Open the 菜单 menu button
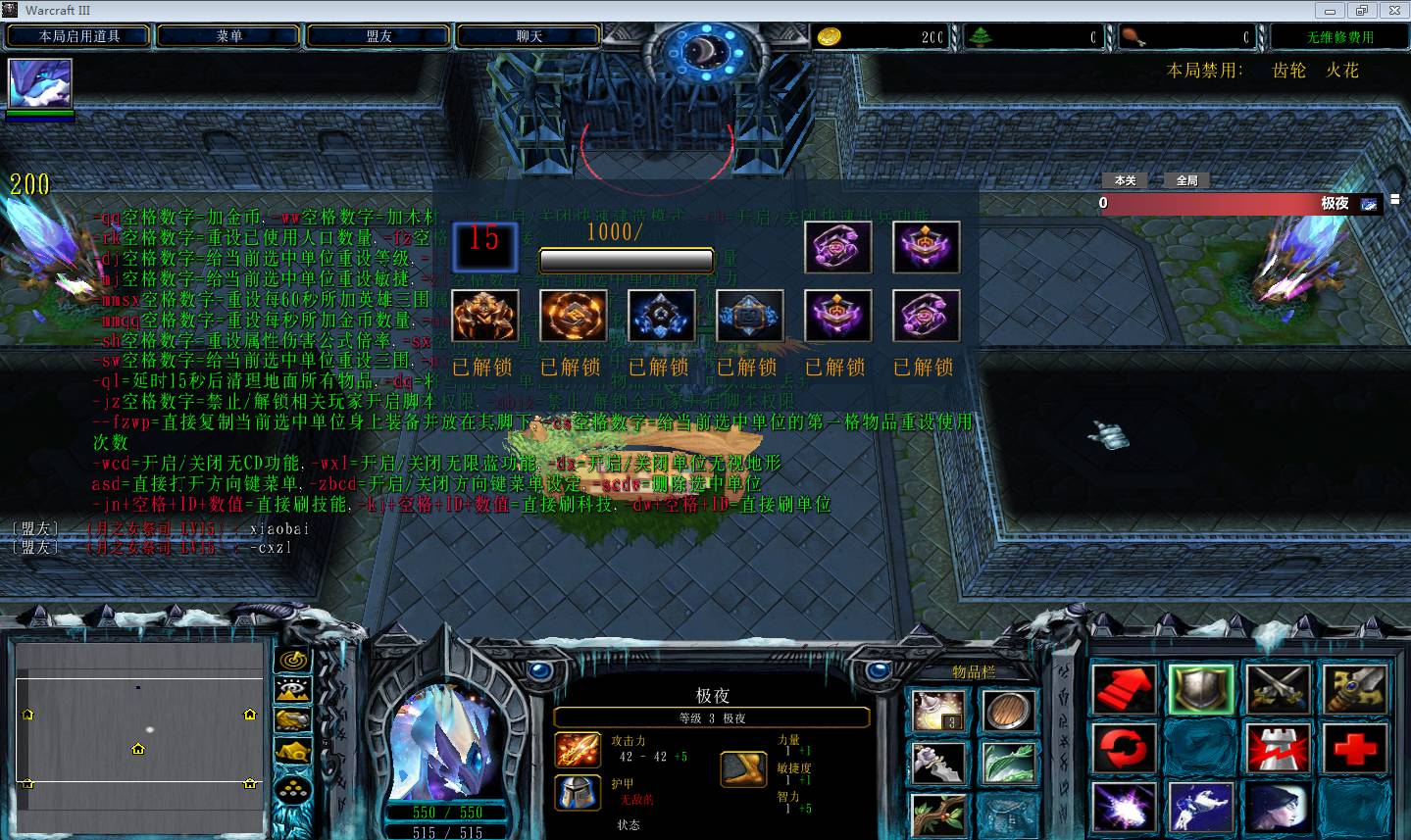This screenshot has width=1411, height=840. [228, 36]
